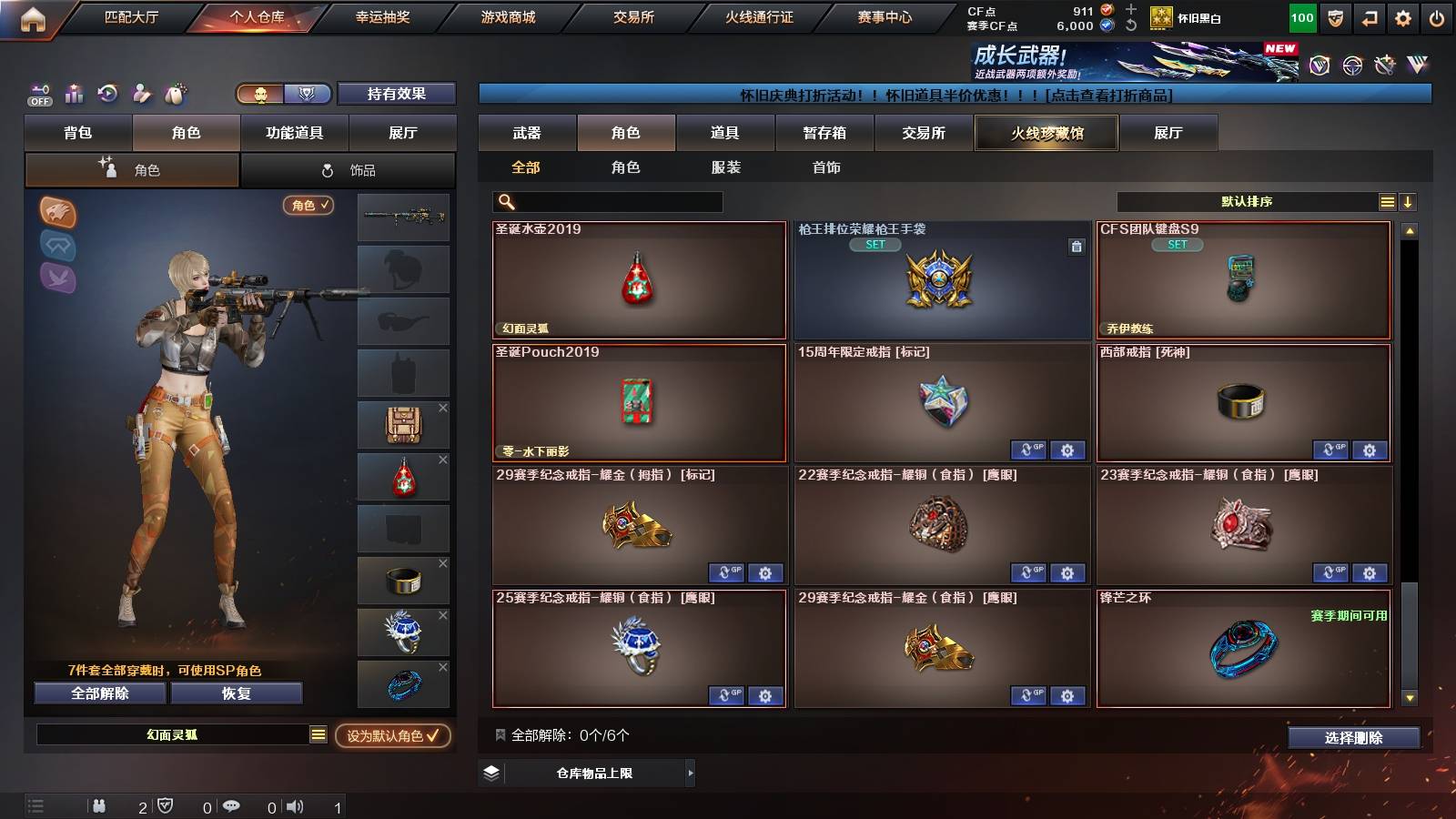Image resolution: width=1456 pixels, height=819 pixels.
Task: Click the 选择删除 button
Action: [x=1353, y=738]
